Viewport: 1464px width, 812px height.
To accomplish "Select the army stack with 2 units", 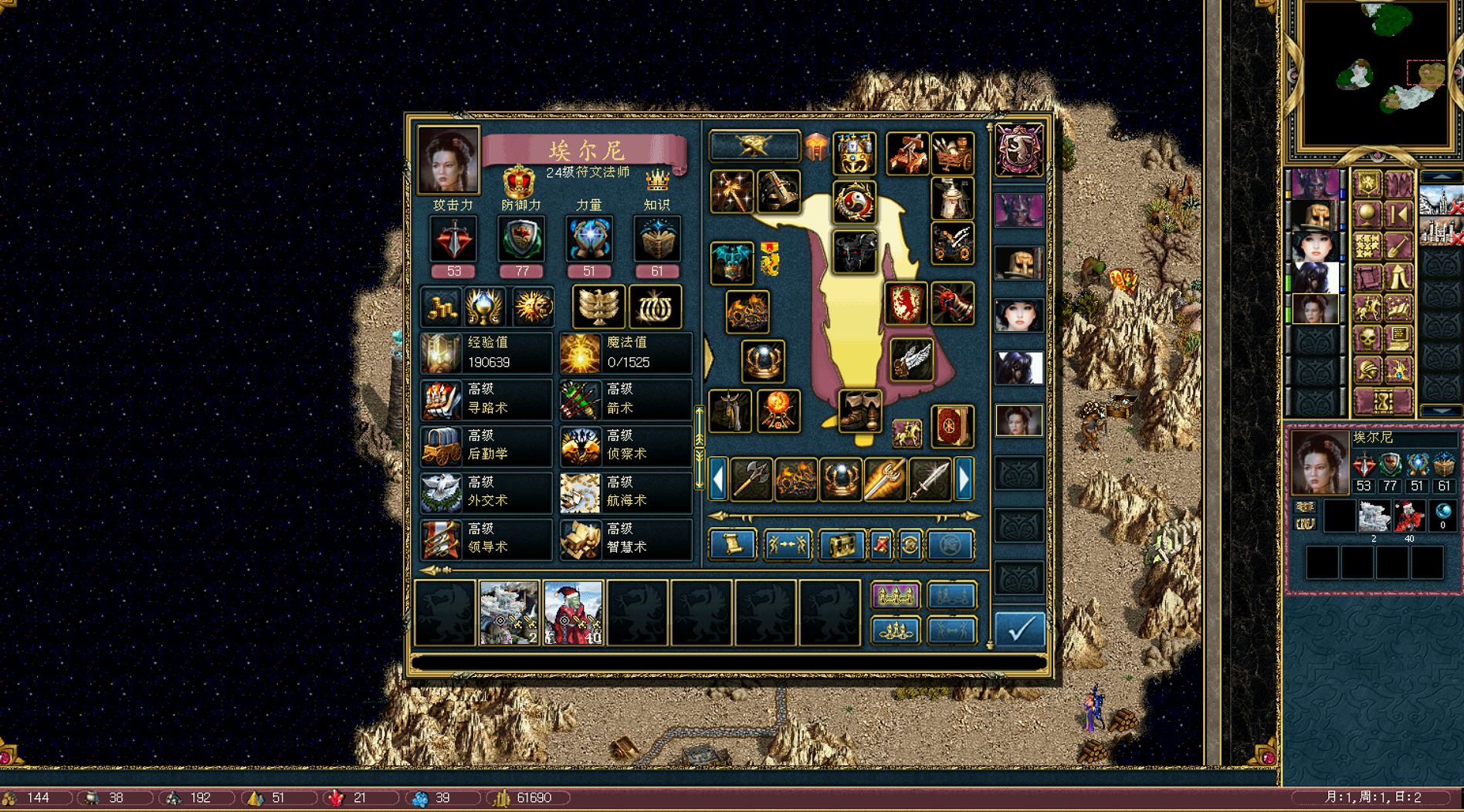I will 509,613.
